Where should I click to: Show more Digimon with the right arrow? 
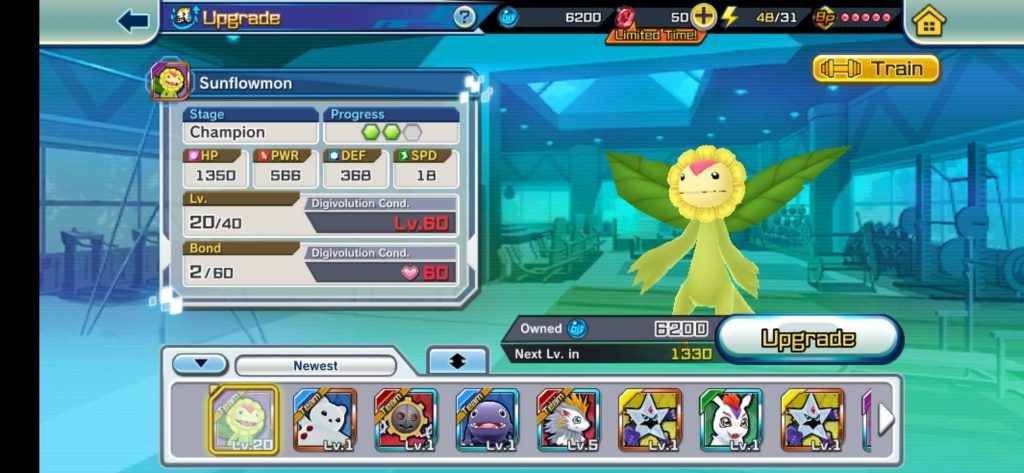click(x=886, y=419)
